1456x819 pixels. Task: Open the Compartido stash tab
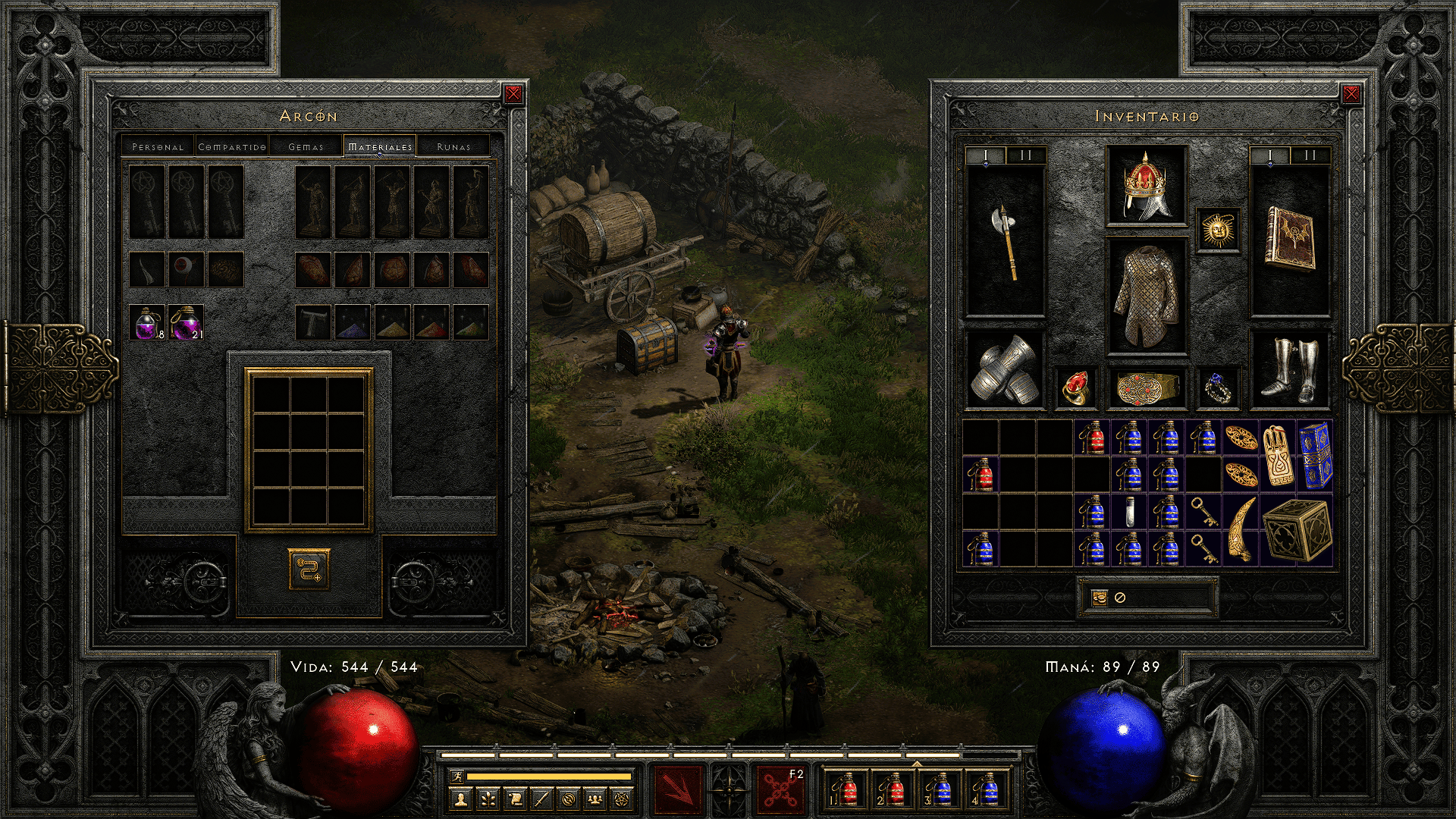(x=231, y=146)
